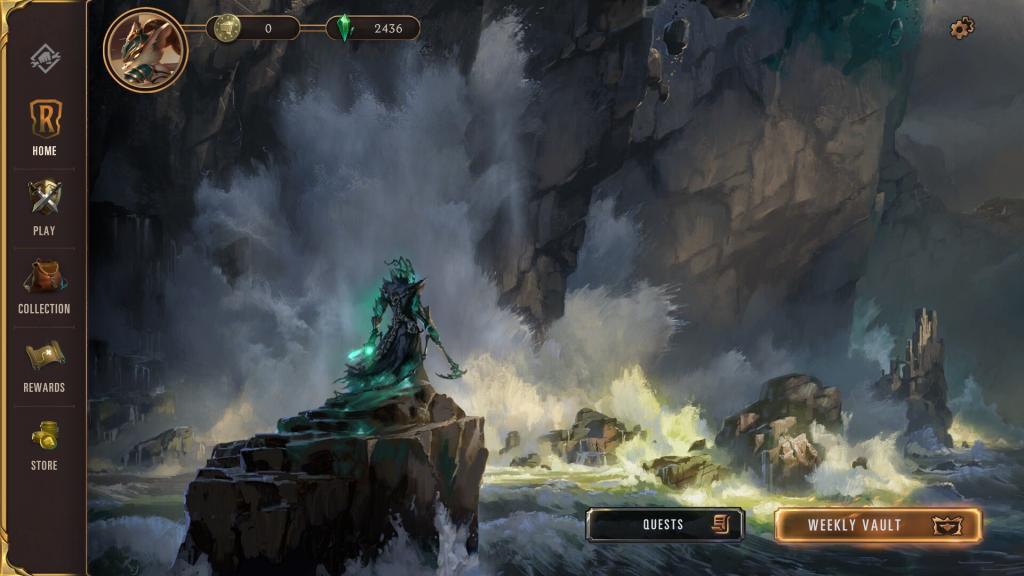Open the Weekly Vault
This screenshot has height=576, width=1024.
[877, 525]
